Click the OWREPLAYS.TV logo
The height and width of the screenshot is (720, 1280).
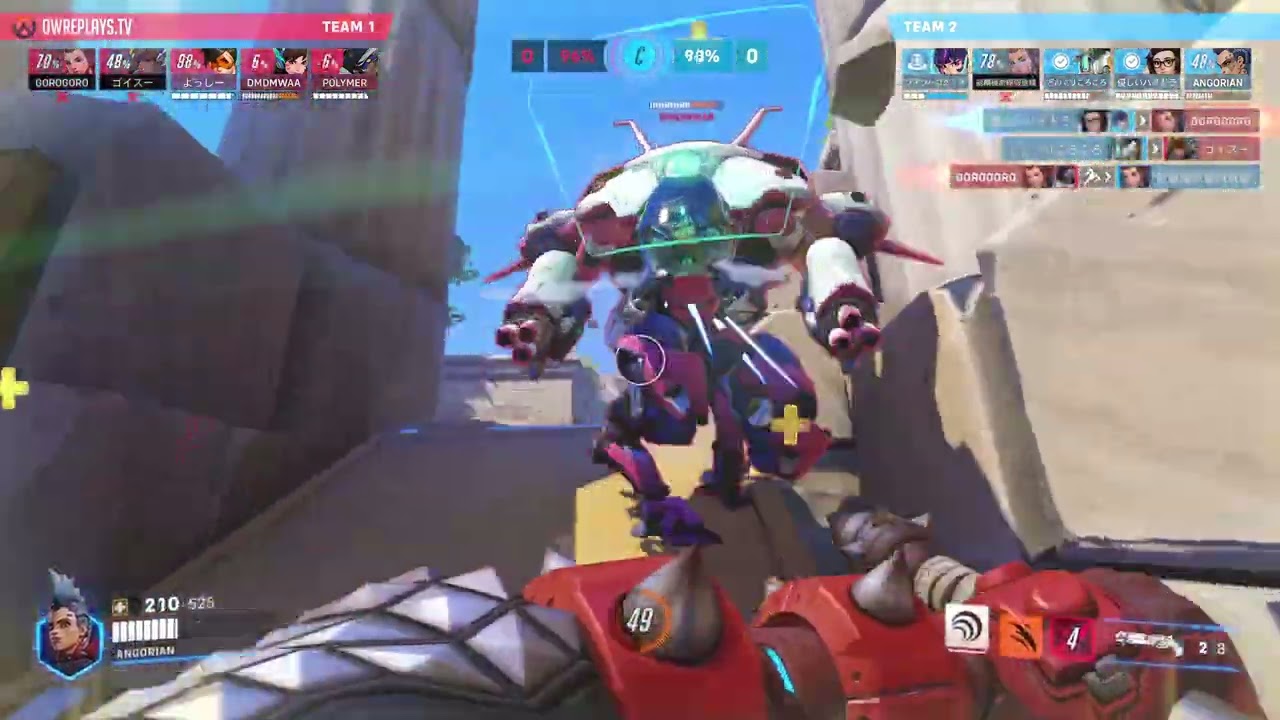(73, 27)
